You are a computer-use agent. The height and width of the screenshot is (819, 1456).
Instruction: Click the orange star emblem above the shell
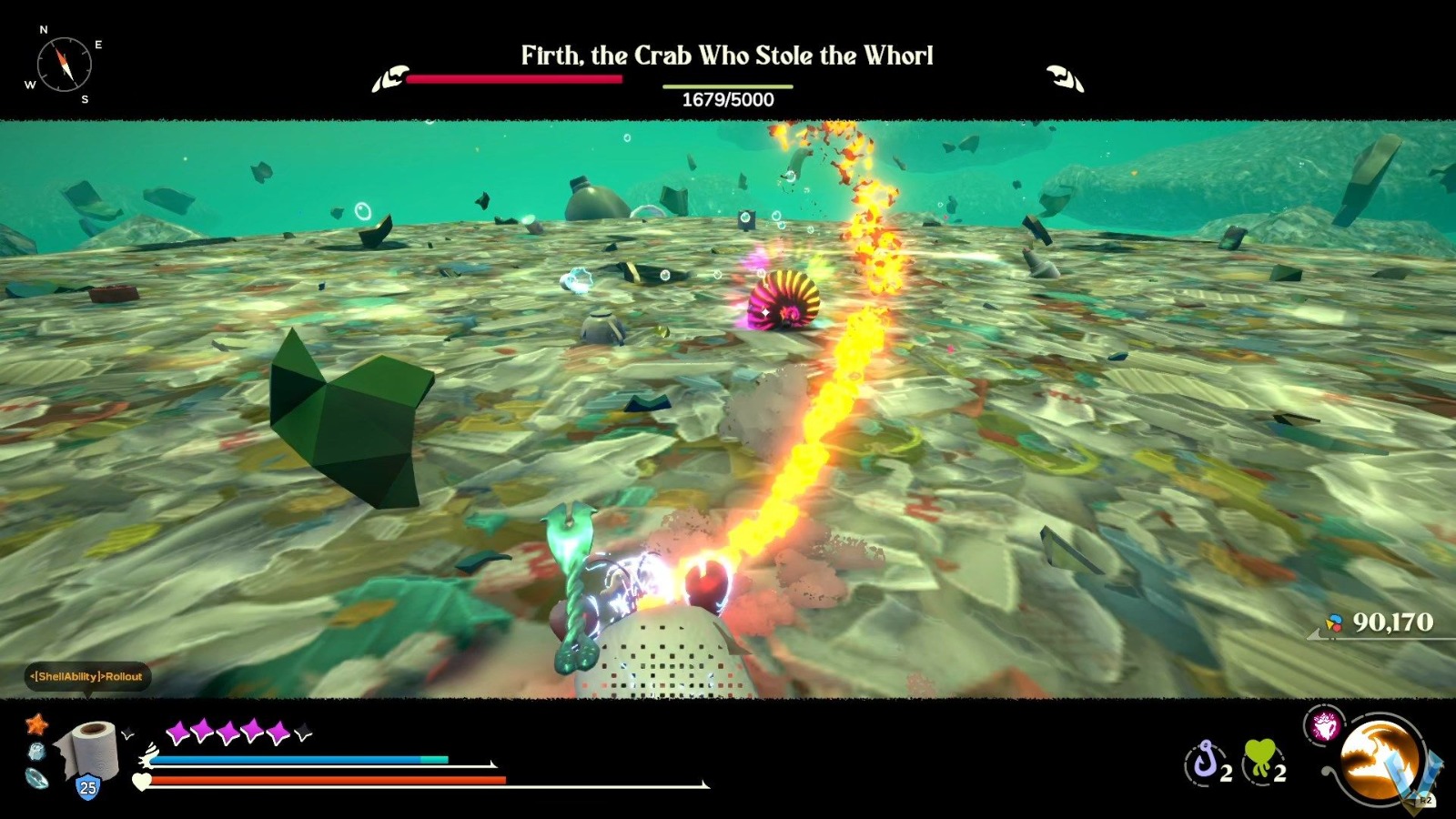click(36, 725)
